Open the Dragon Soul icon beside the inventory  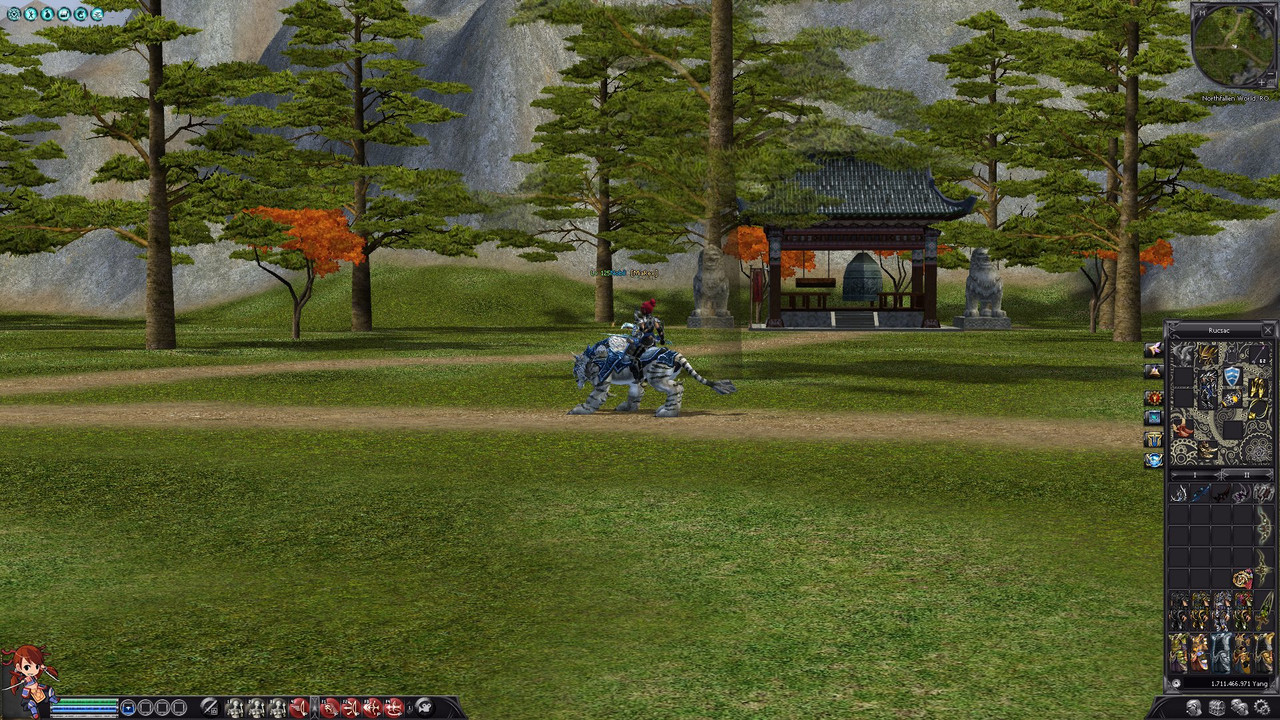[x=1153, y=371]
